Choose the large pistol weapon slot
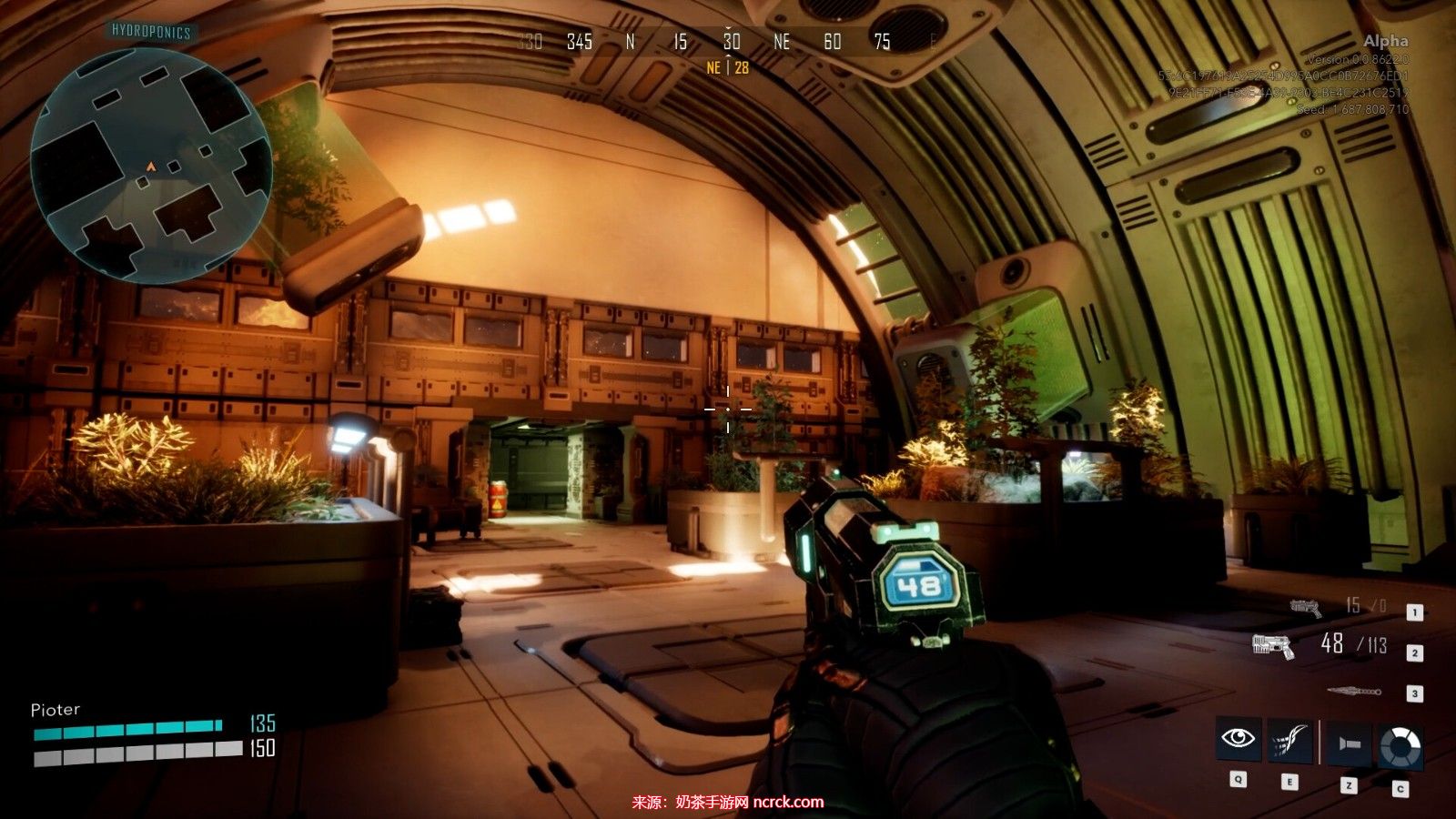 point(1273,646)
